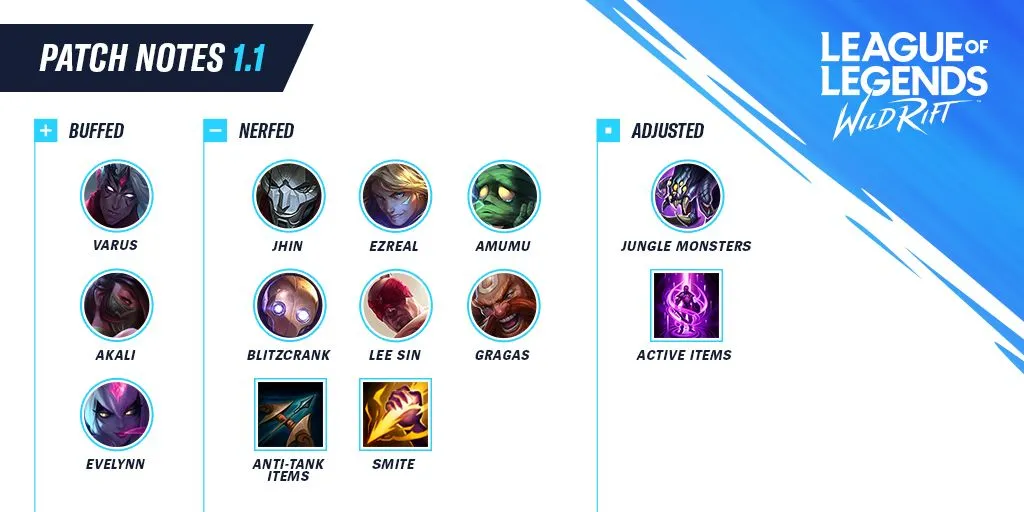
Task: Open the Blitzcrank champion portrait
Action: click(289, 306)
